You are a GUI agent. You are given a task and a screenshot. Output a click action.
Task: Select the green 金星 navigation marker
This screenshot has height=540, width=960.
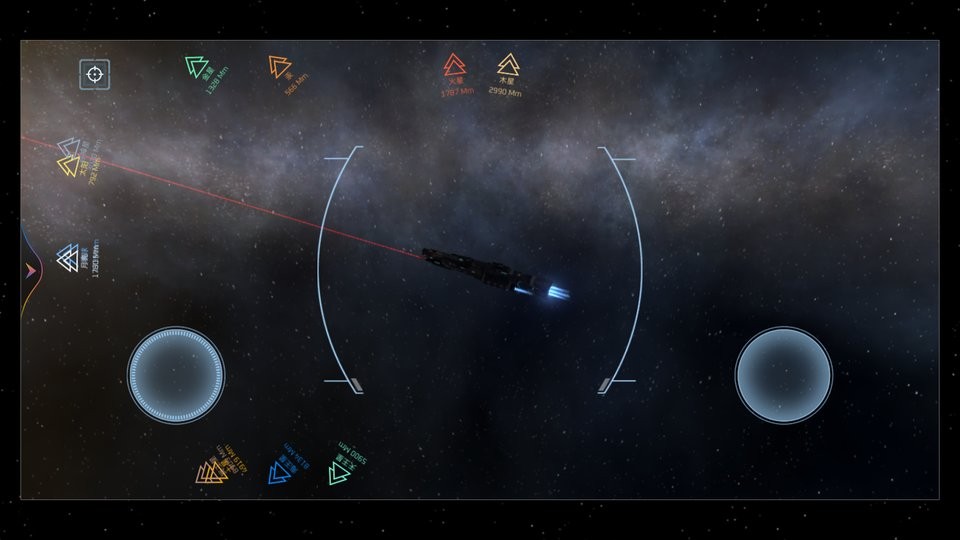[x=196, y=68]
